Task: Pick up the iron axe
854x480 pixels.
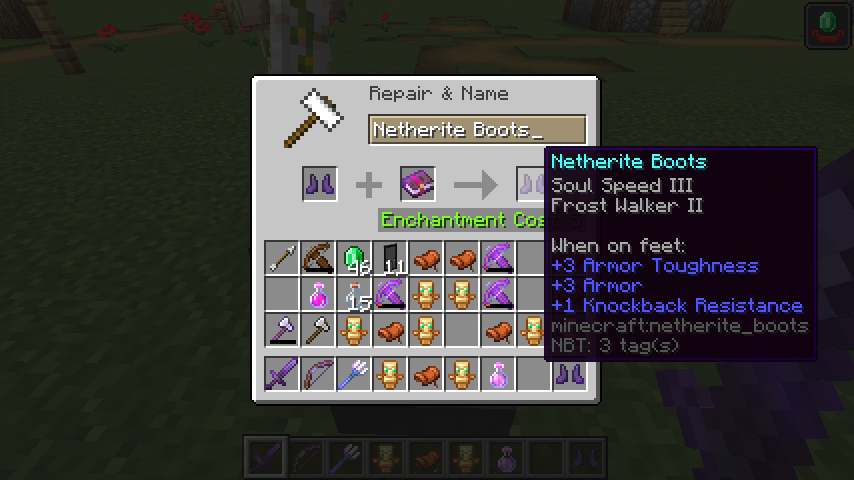Action: [x=318, y=330]
